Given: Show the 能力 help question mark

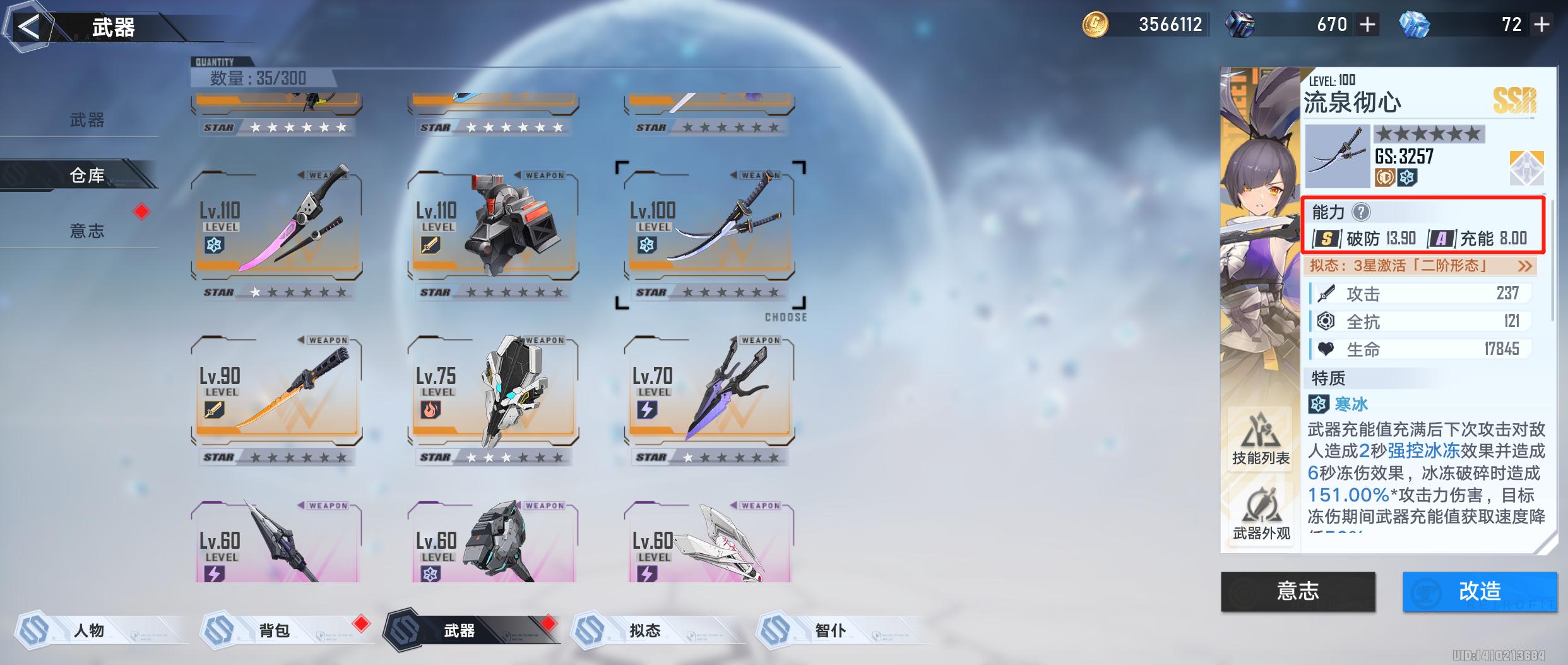Looking at the screenshot, I should (1361, 212).
